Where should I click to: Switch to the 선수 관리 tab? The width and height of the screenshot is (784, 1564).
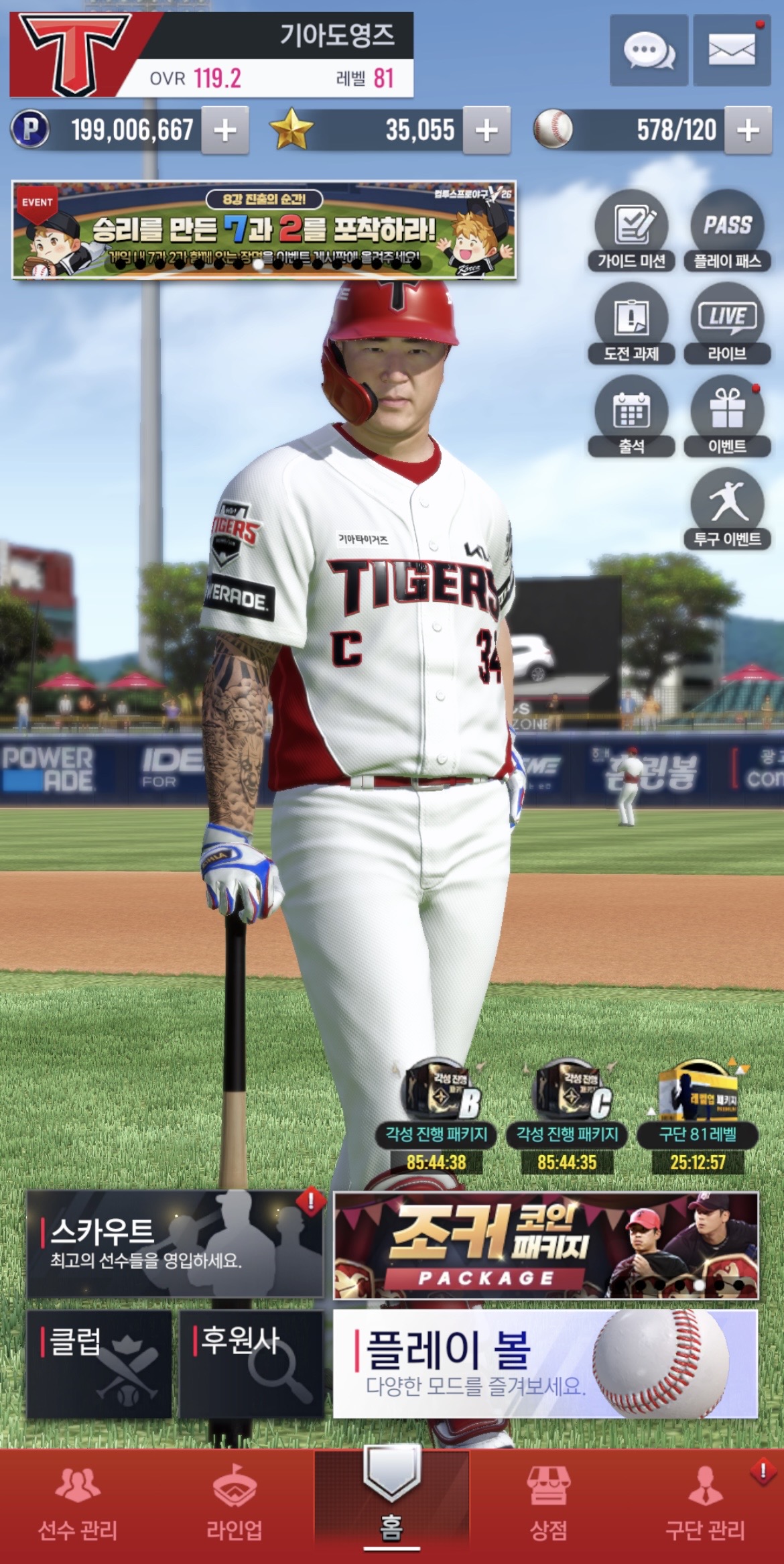[x=78, y=1508]
